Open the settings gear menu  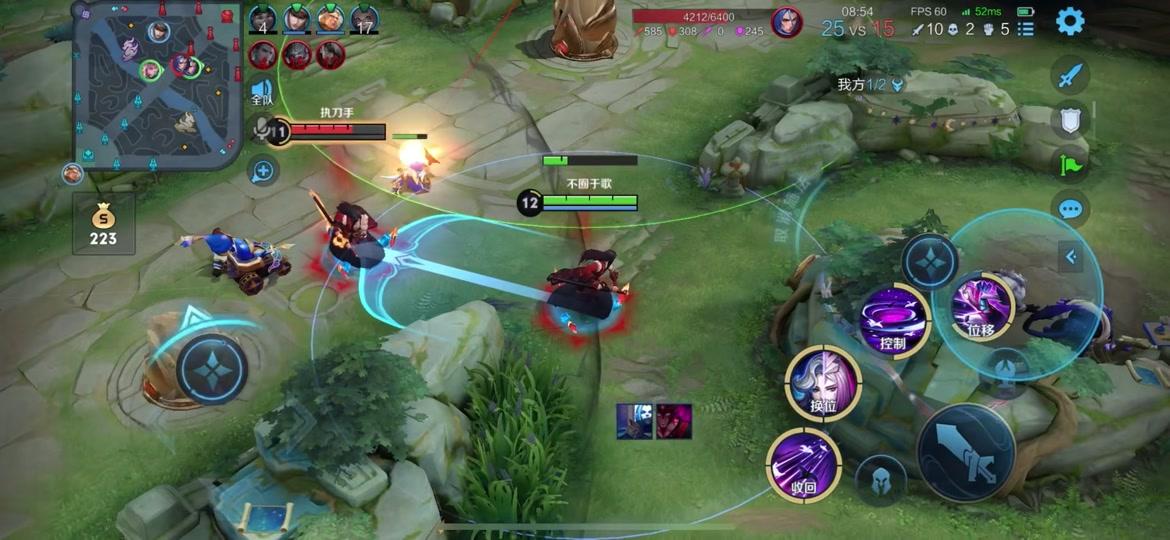click(x=1070, y=21)
